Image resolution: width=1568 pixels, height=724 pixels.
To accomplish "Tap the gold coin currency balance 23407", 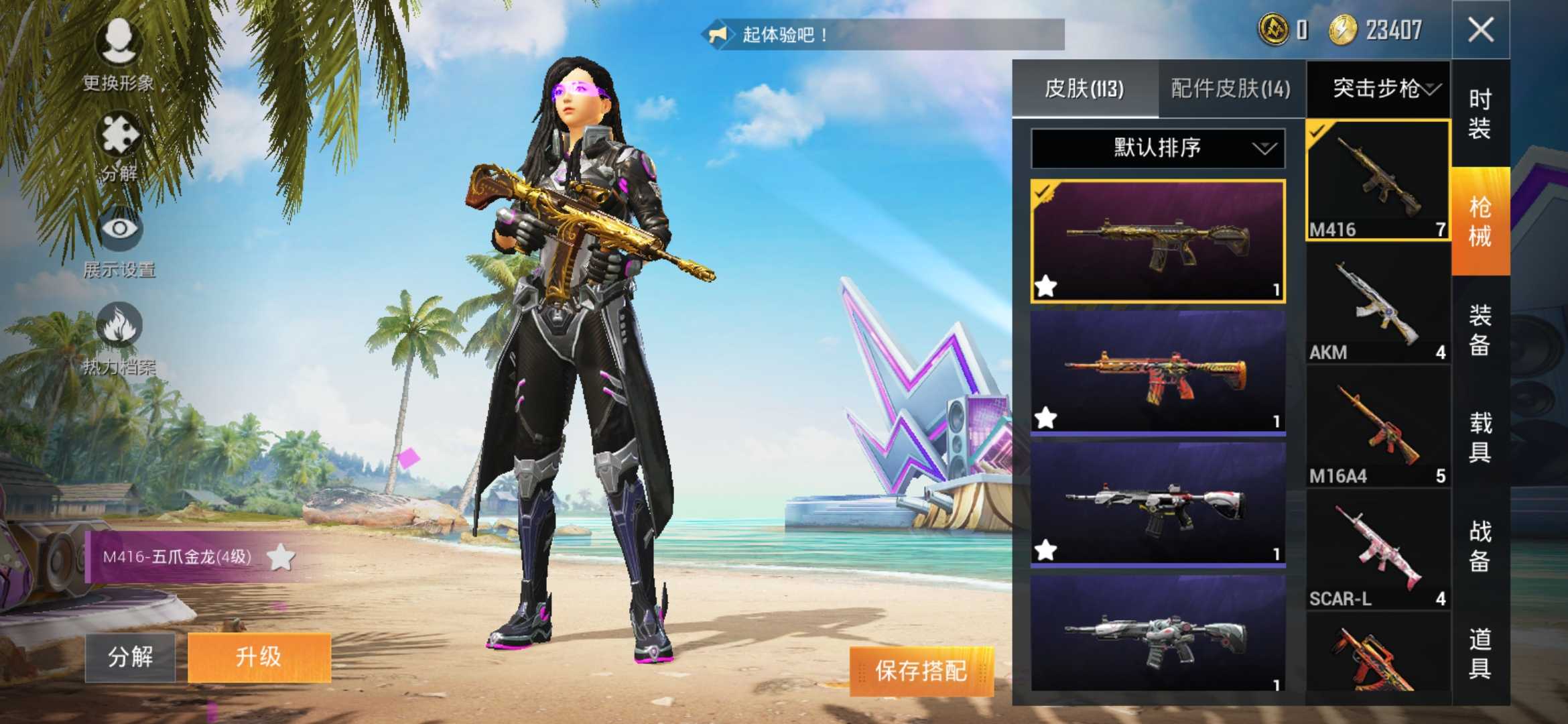I will [1380, 30].
